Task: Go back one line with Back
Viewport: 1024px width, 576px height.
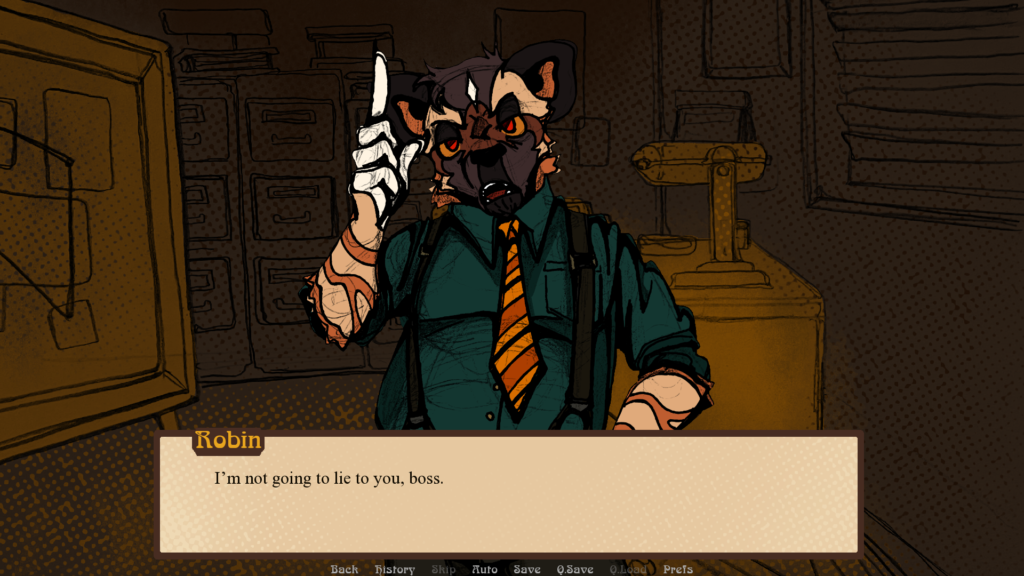Action: (x=344, y=569)
